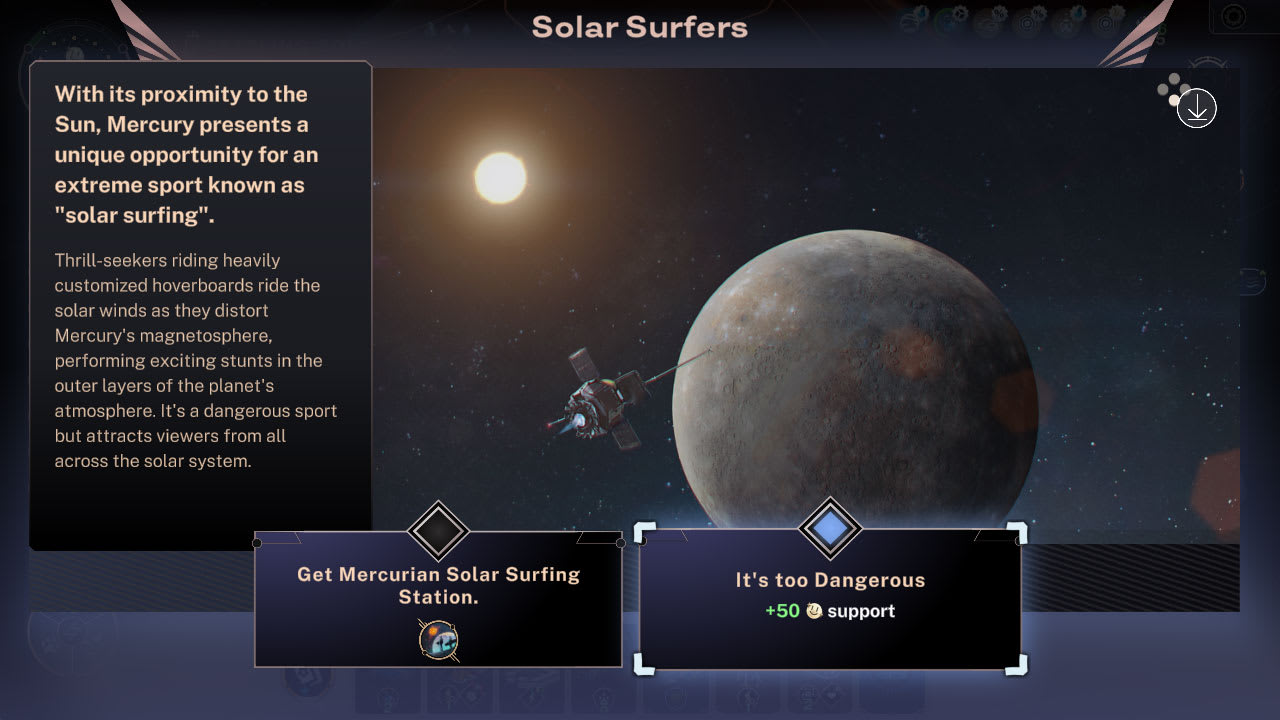1280x720 pixels.
Task: Click the station icon on the surfing choice card
Action: click(438, 641)
